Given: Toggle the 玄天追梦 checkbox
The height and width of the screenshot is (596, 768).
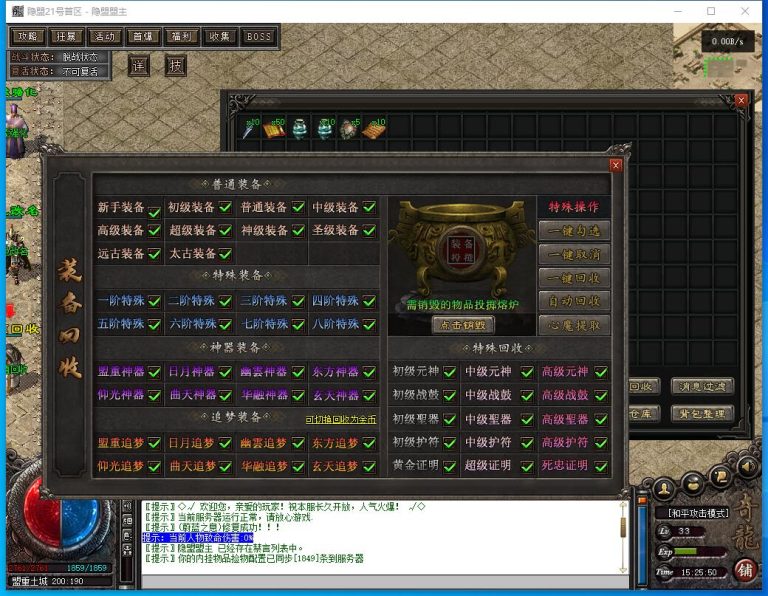Looking at the screenshot, I should [370, 467].
